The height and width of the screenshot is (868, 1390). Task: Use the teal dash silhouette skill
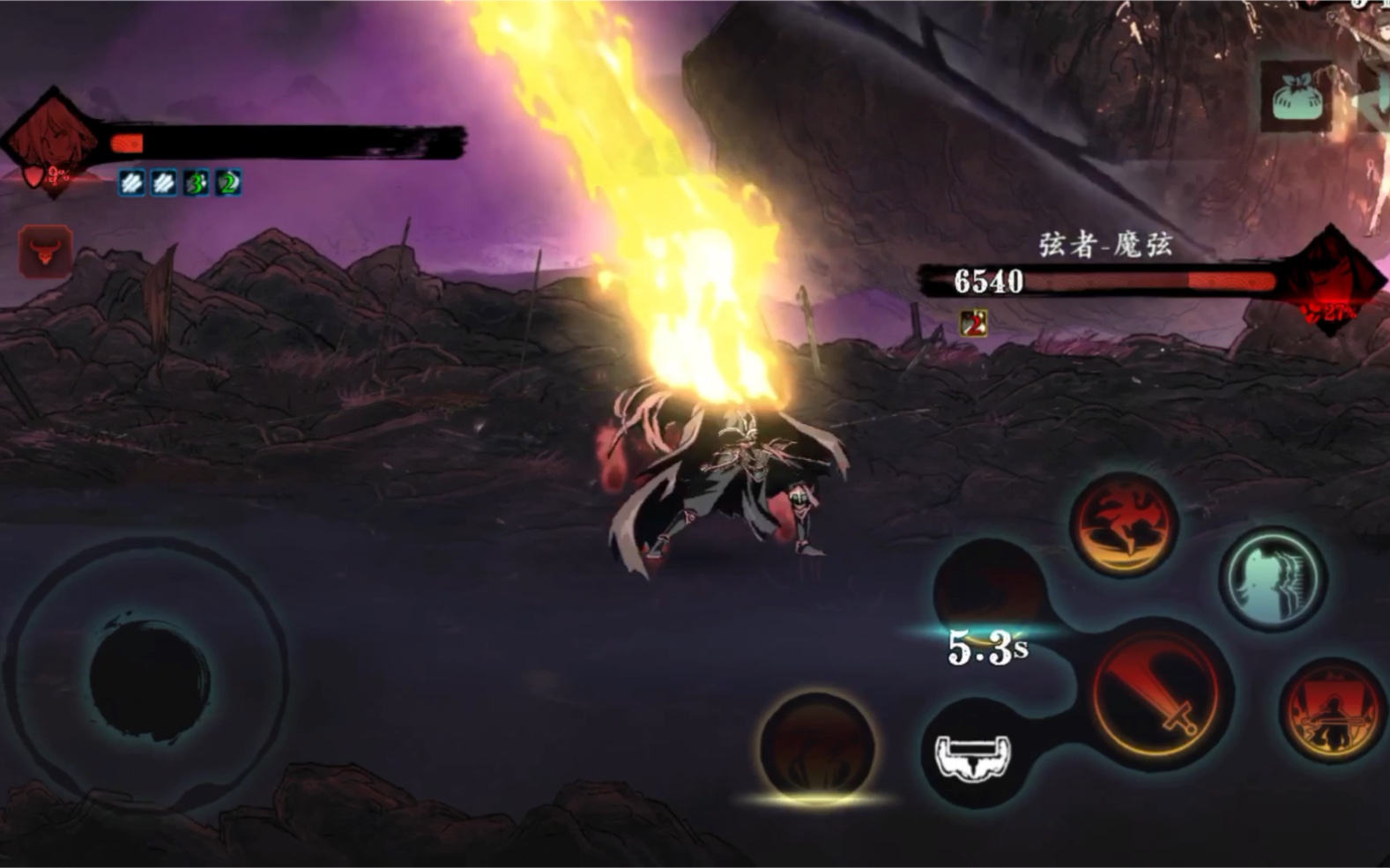point(1273,579)
